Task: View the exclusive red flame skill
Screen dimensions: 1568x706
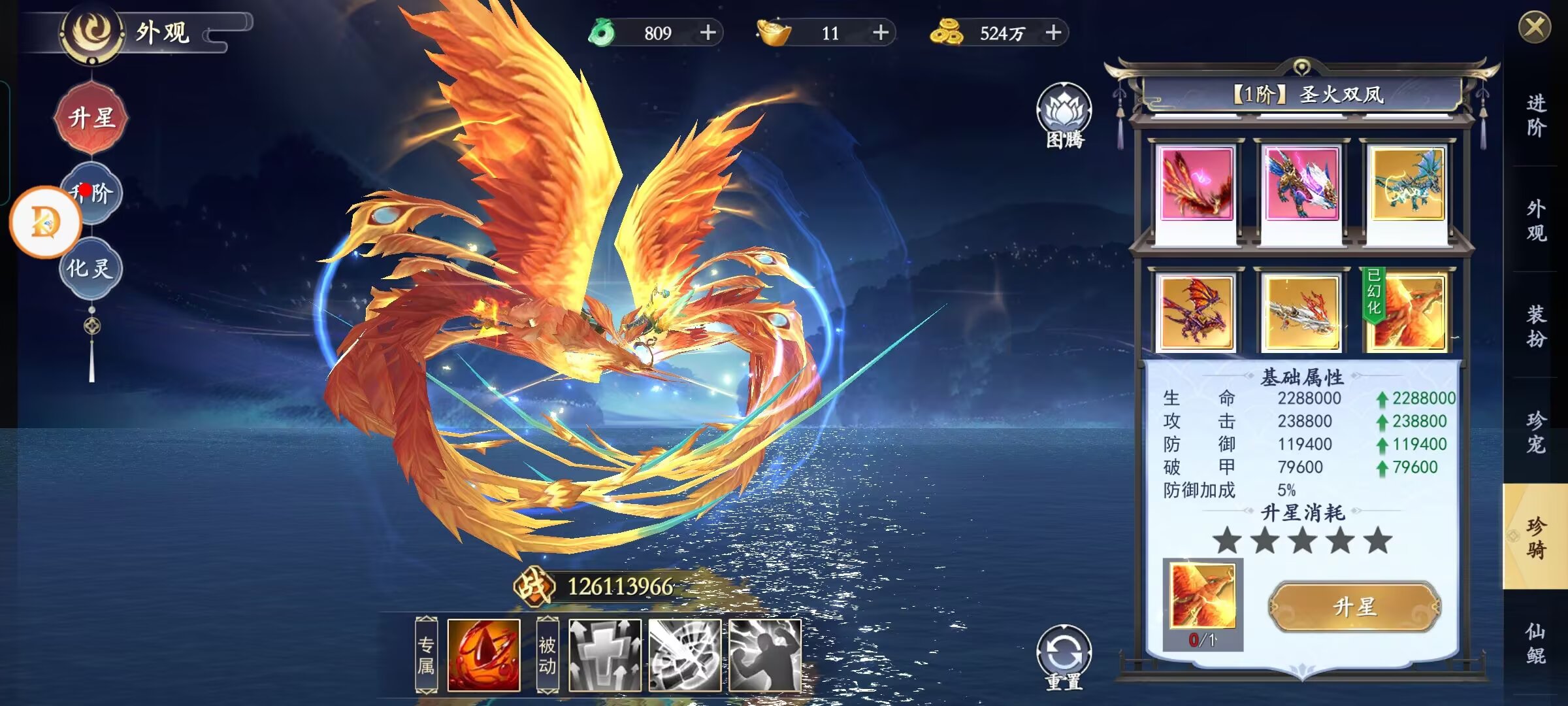Action: pos(483,655)
